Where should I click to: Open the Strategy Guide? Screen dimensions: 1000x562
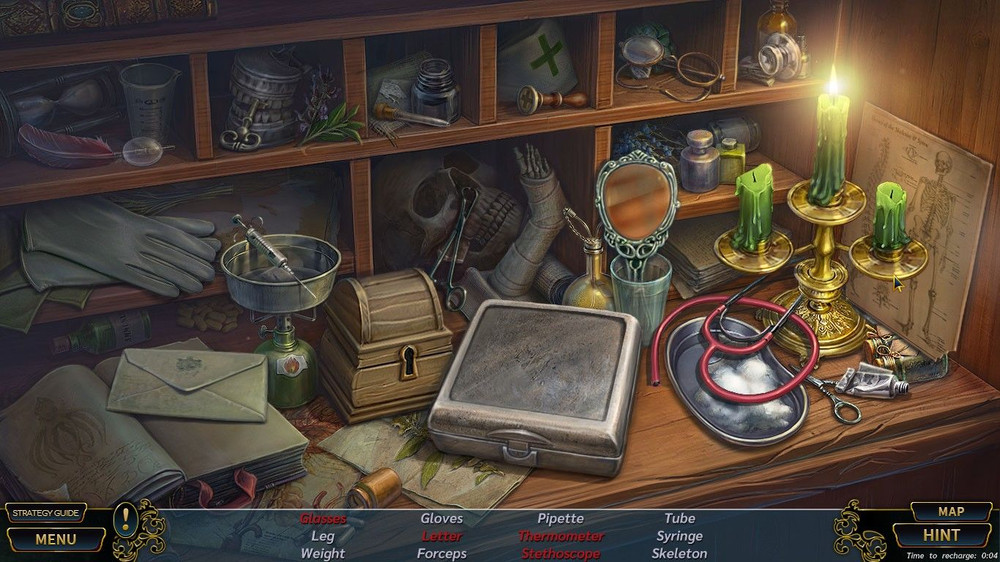coord(44,513)
